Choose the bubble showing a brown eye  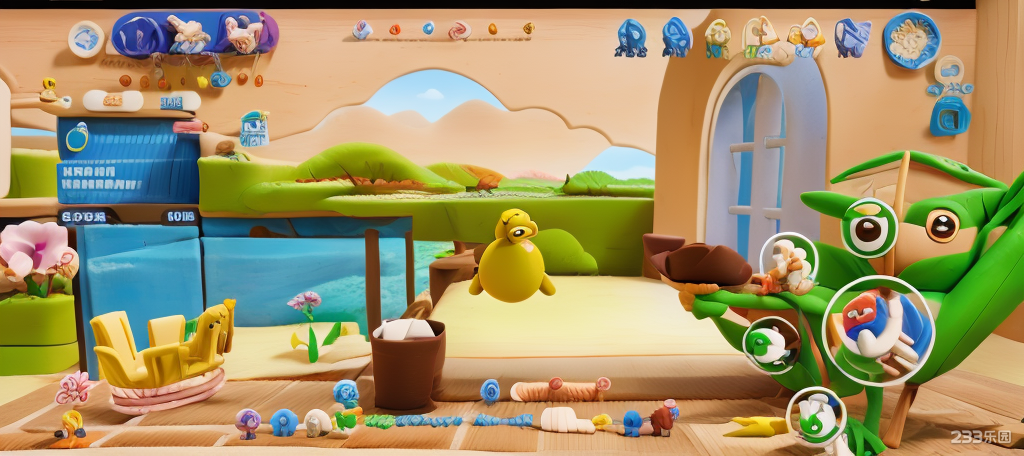(x=868, y=228)
